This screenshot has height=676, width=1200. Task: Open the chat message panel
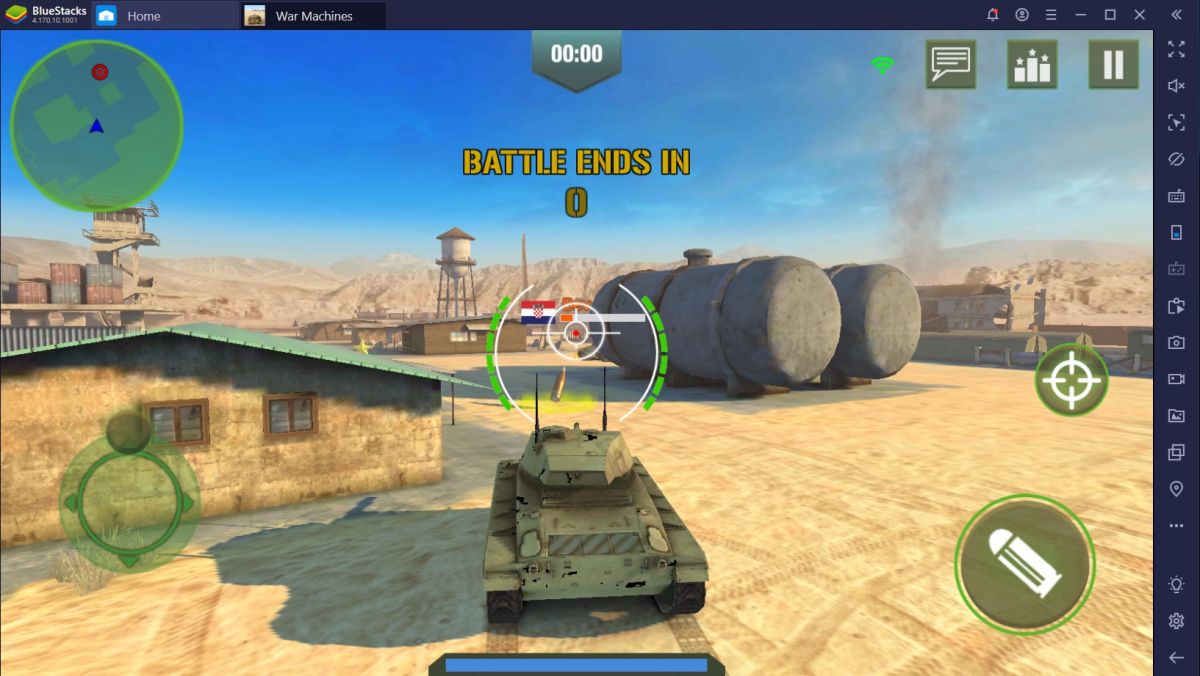coord(950,65)
